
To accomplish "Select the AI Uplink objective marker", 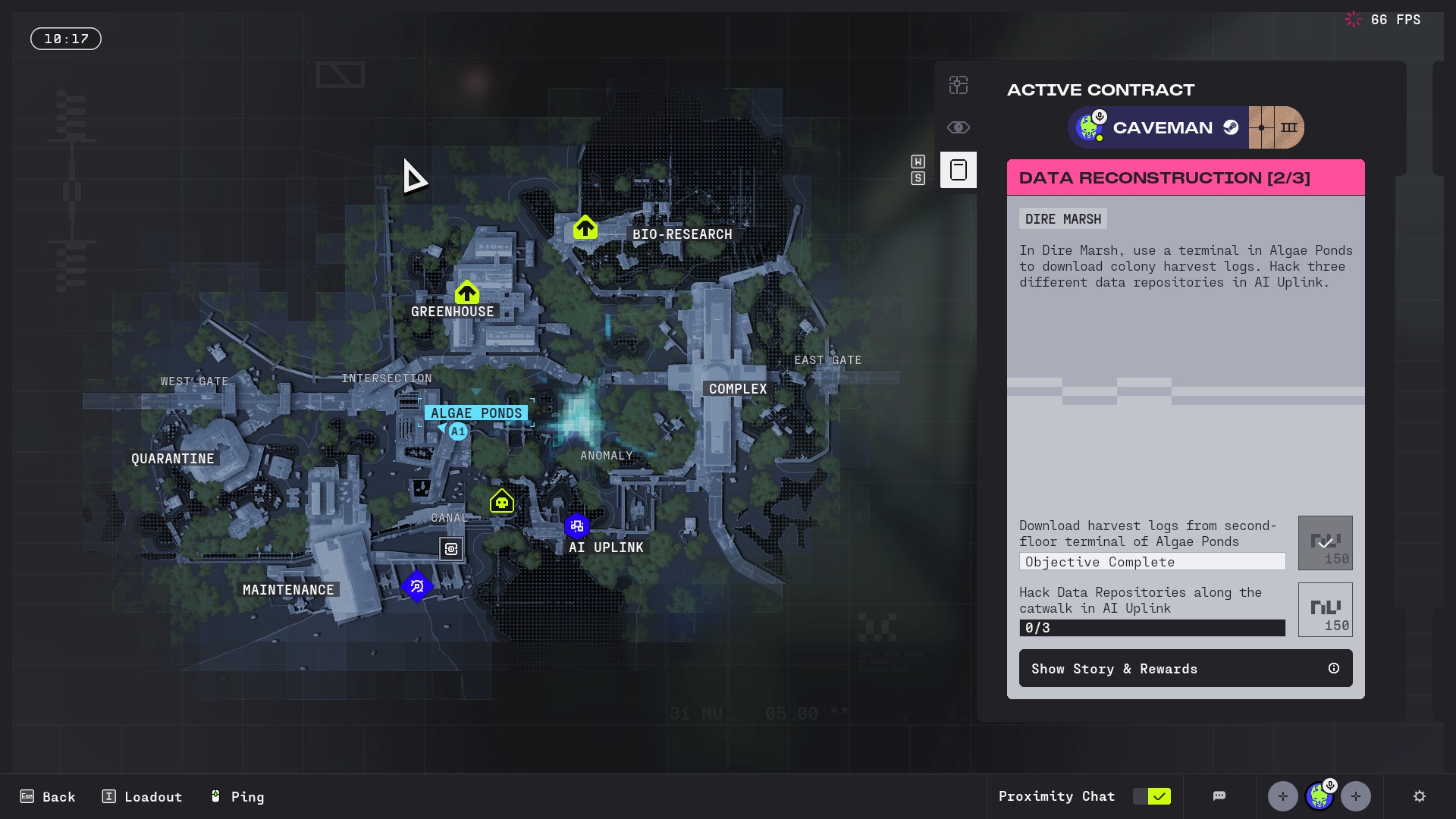I will coord(577,526).
